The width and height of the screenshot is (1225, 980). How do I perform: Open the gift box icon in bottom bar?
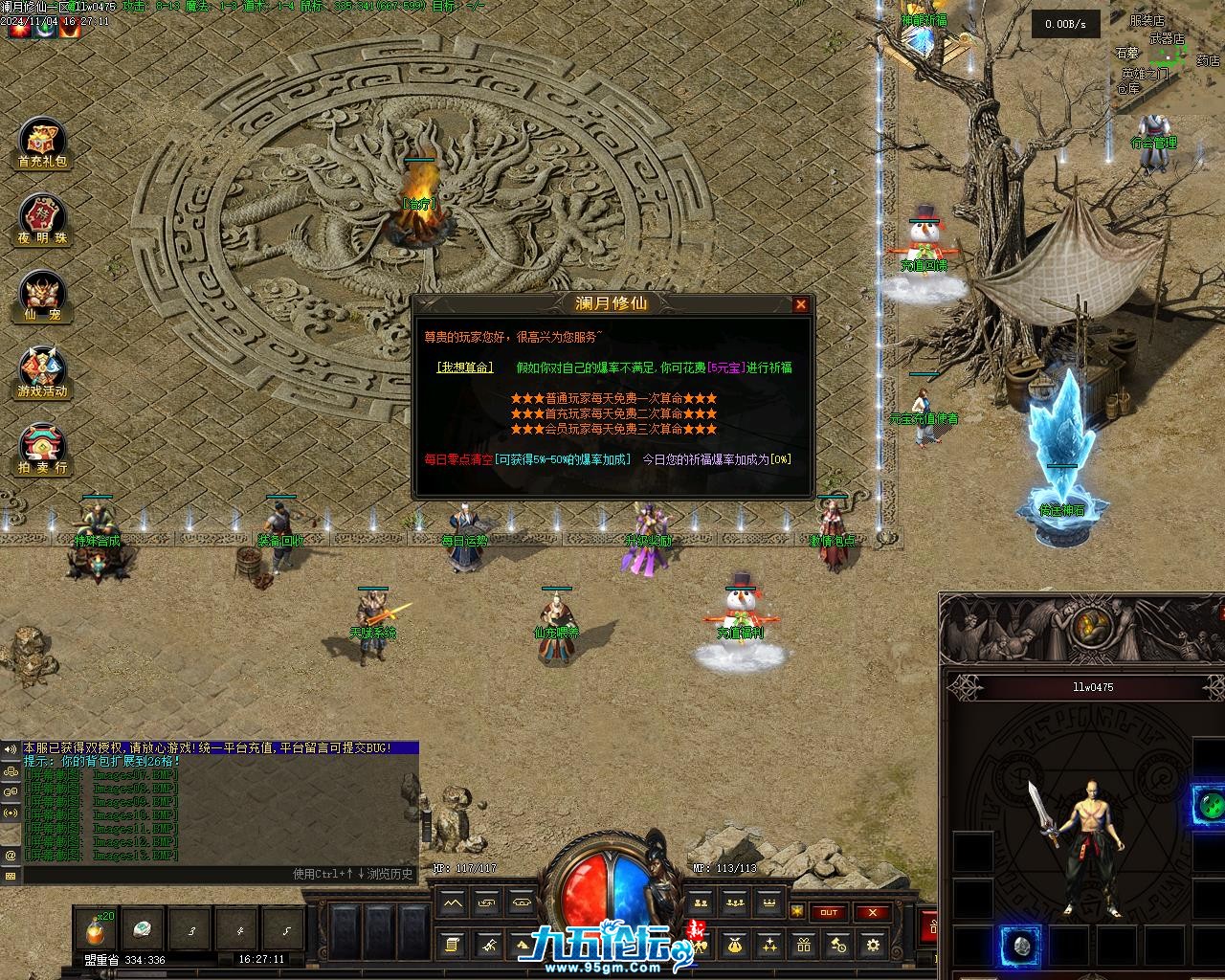coord(804,946)
